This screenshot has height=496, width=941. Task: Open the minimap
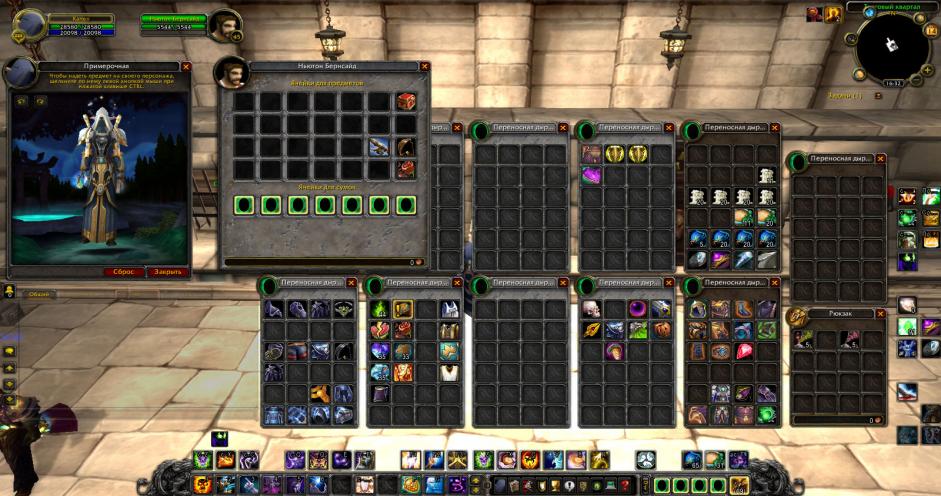[892, 47]
